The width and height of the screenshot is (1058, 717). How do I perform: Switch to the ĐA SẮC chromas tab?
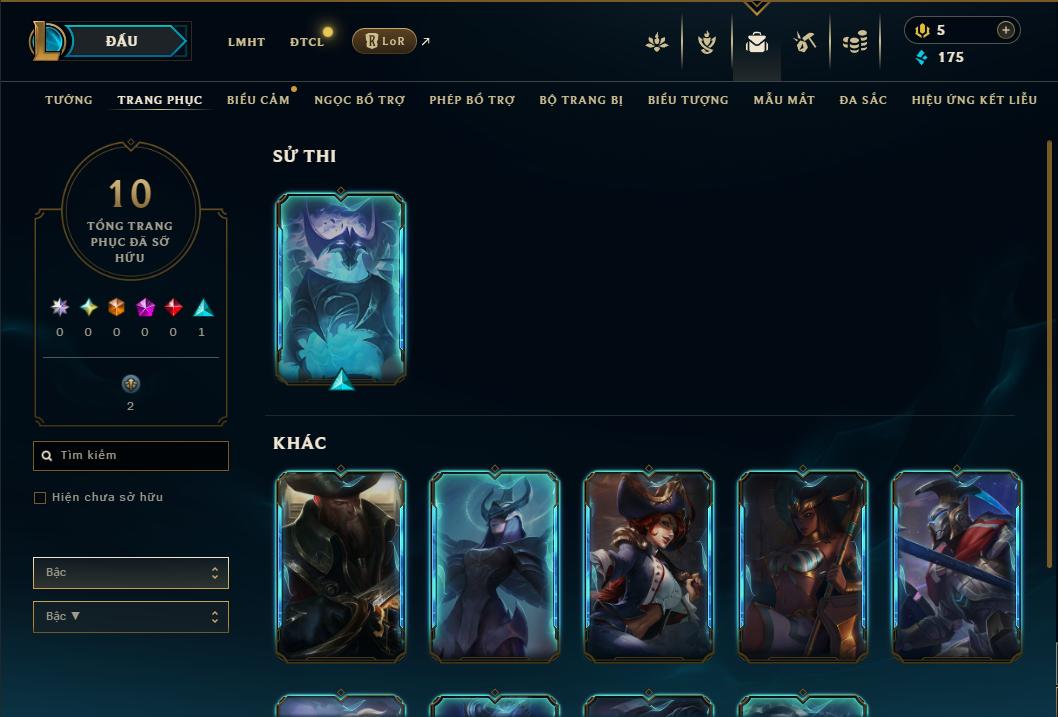[863, 100]
